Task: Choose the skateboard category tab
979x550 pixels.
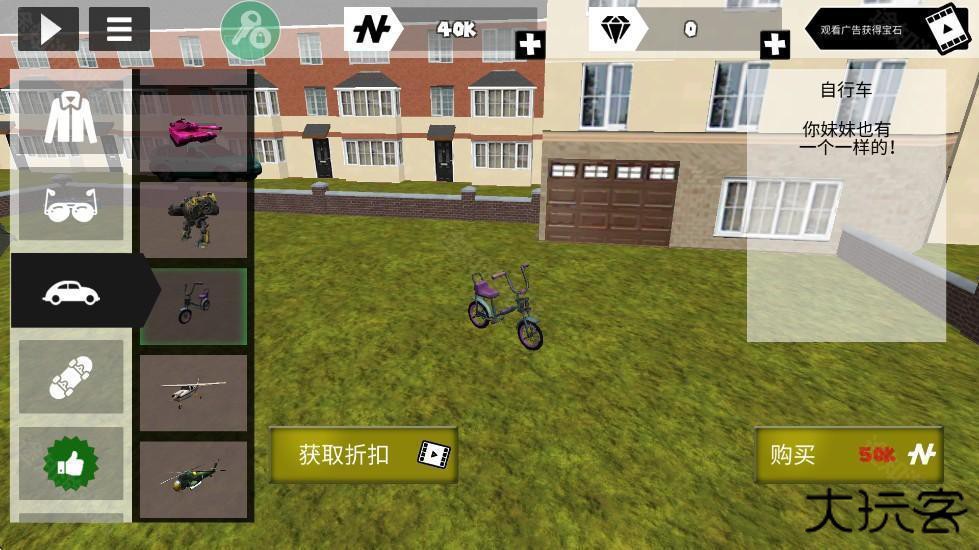Action: pyautogui.click(x=71, y=376)
